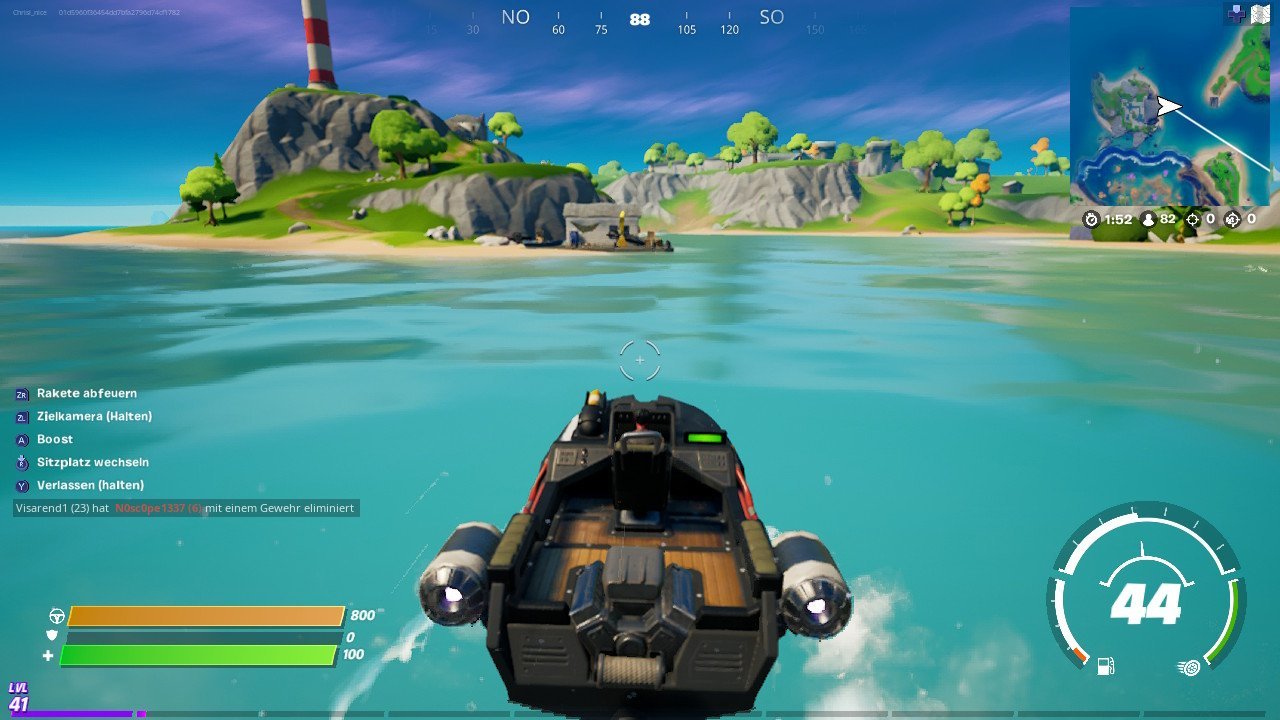Click the player count icon showing 82
This screenshot has width=1280, height=720.
pyautogui.click(x=1148, y=219)
